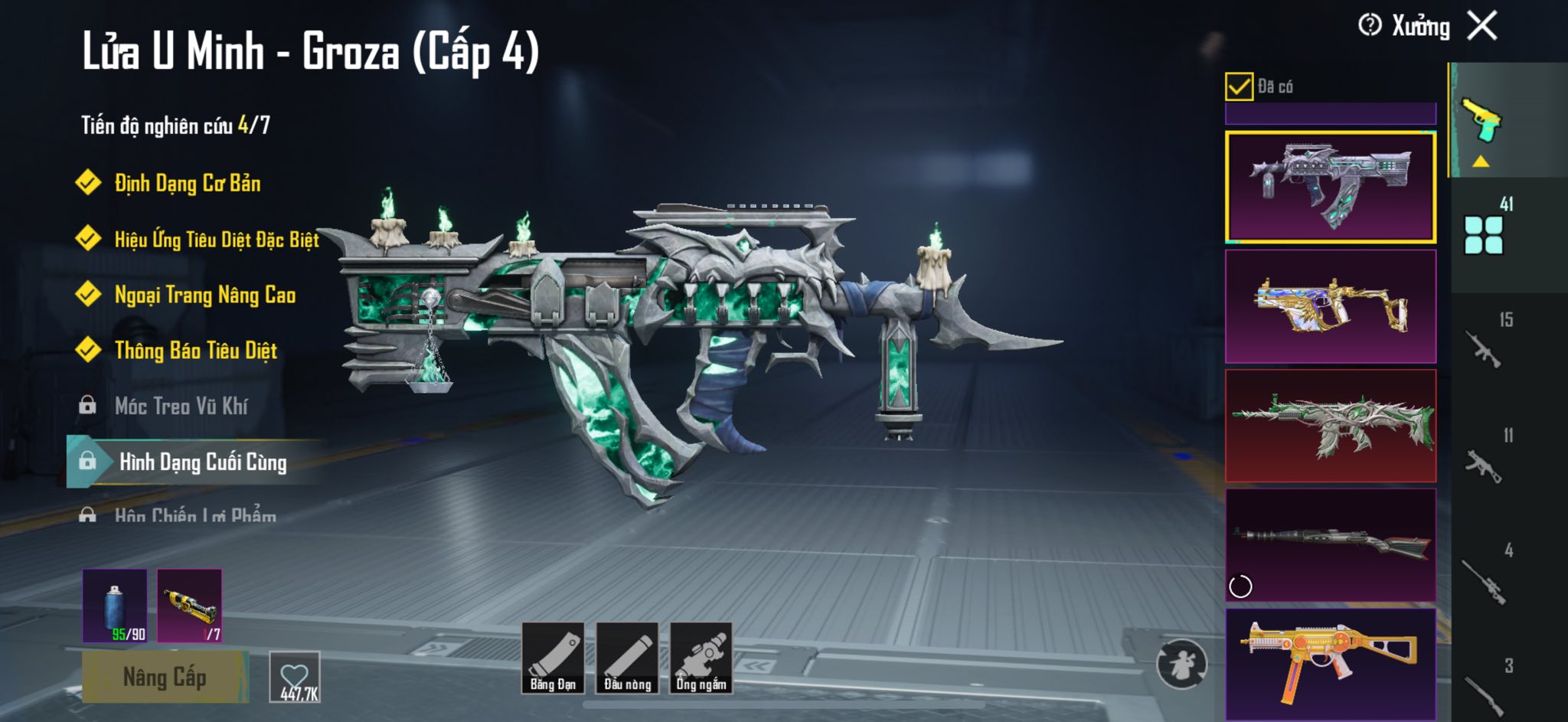Pick the green thorned rifle skin thumbnail
This screenshot has height=722, width=1568.
tap(1331, 426)
